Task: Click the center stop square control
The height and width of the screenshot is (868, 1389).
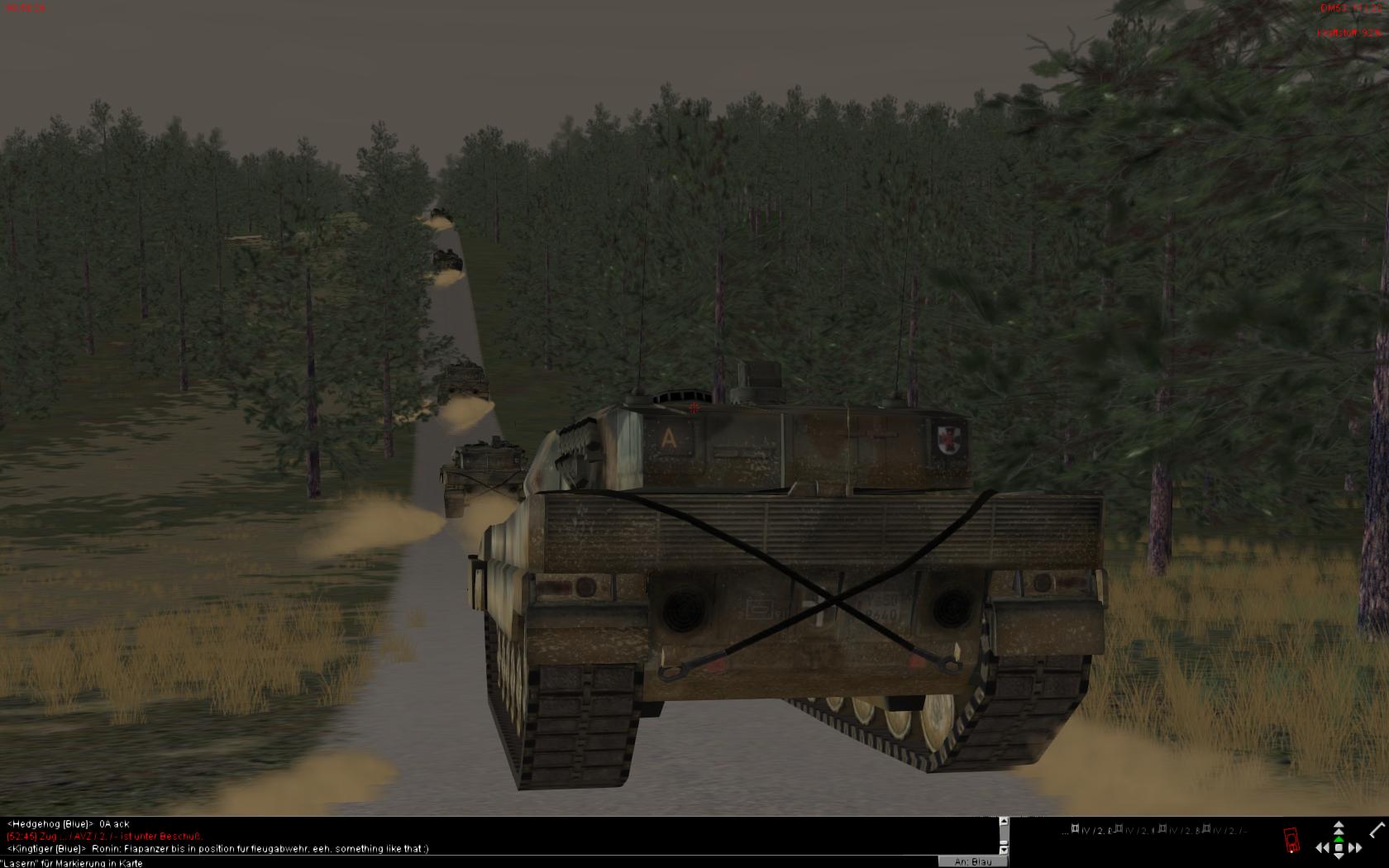Action: pos(1339,847)
